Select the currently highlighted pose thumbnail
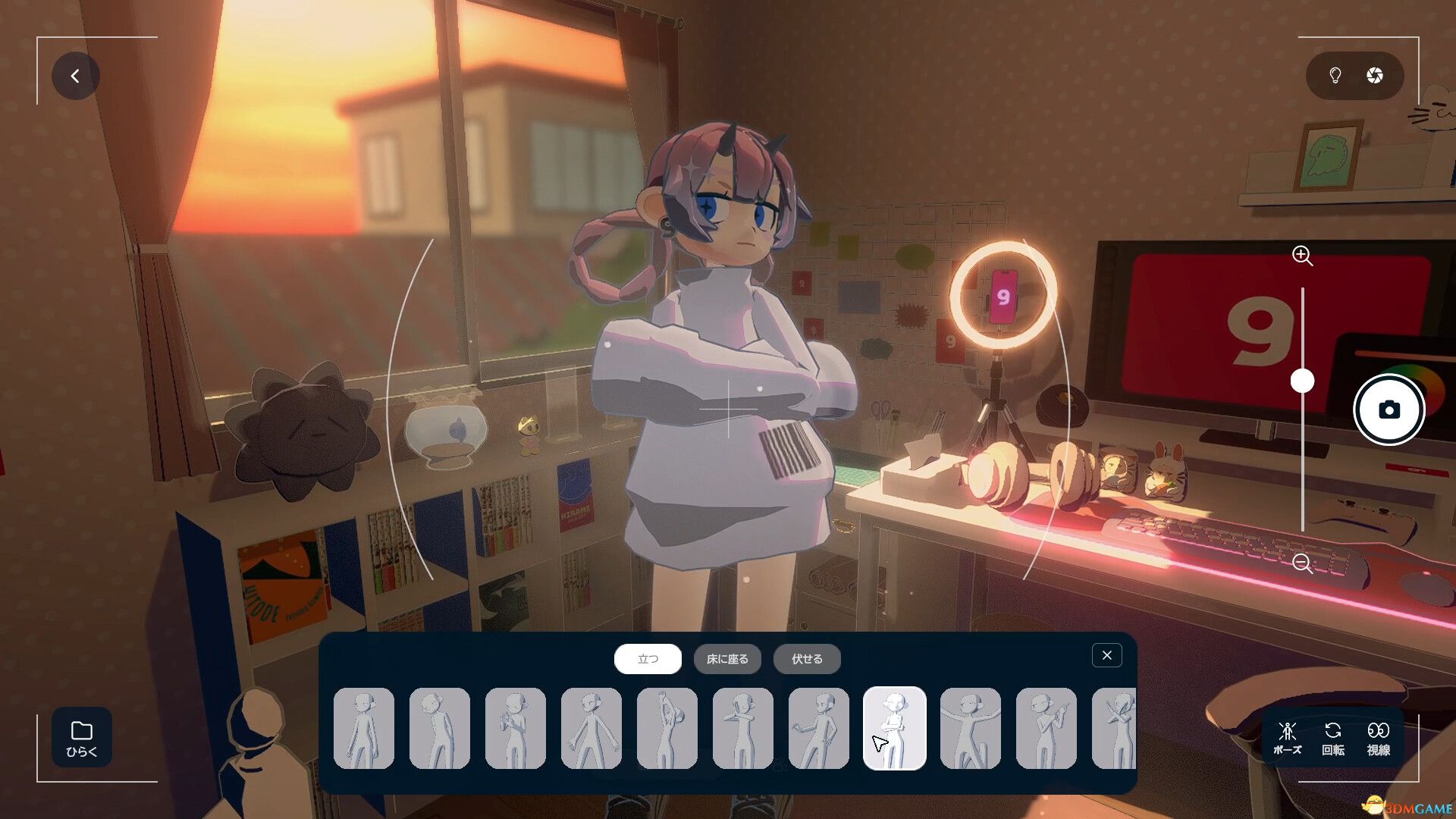 click(895, 728)
